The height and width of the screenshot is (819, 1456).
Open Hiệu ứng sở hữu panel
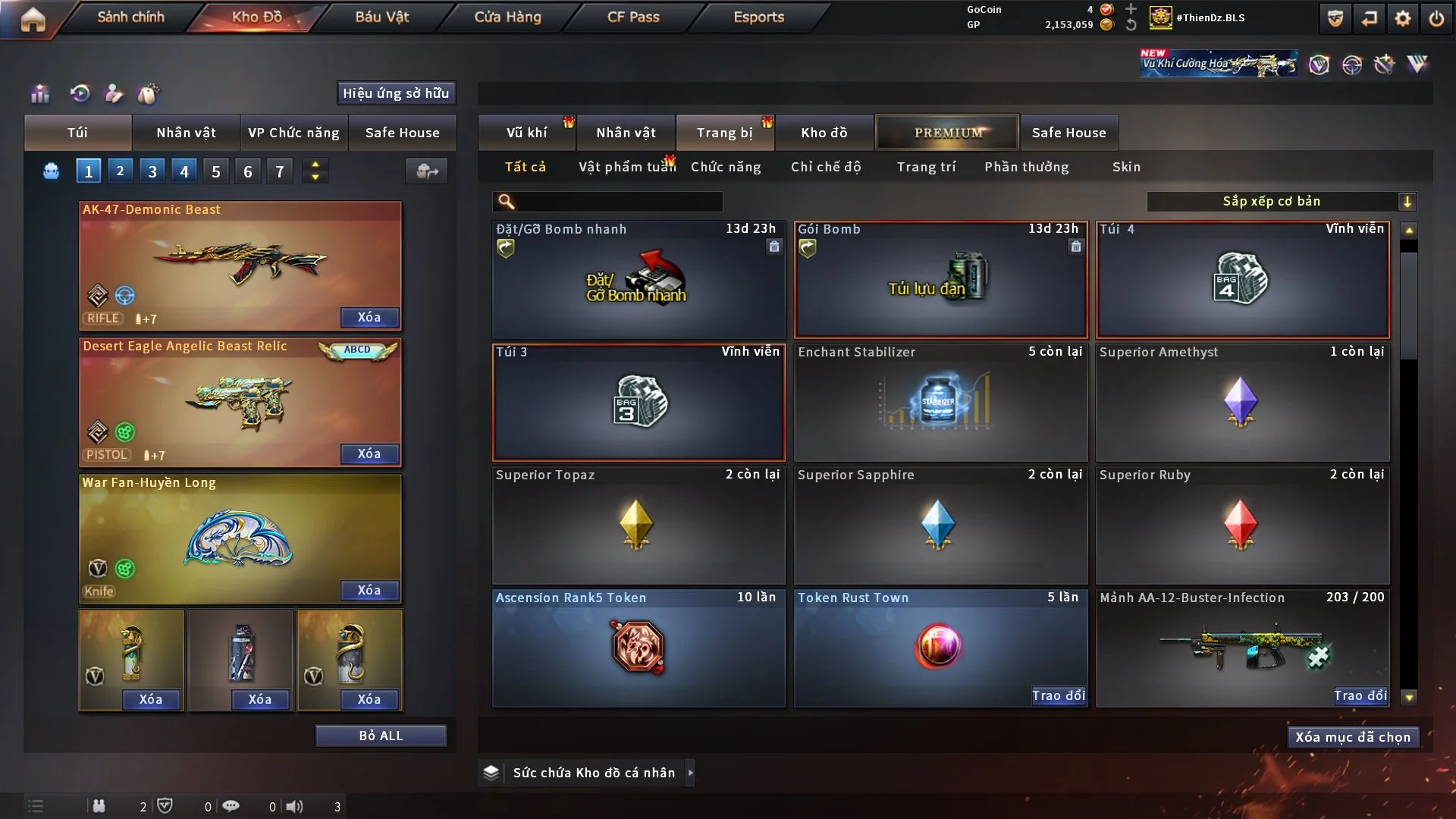click(396, 93)
